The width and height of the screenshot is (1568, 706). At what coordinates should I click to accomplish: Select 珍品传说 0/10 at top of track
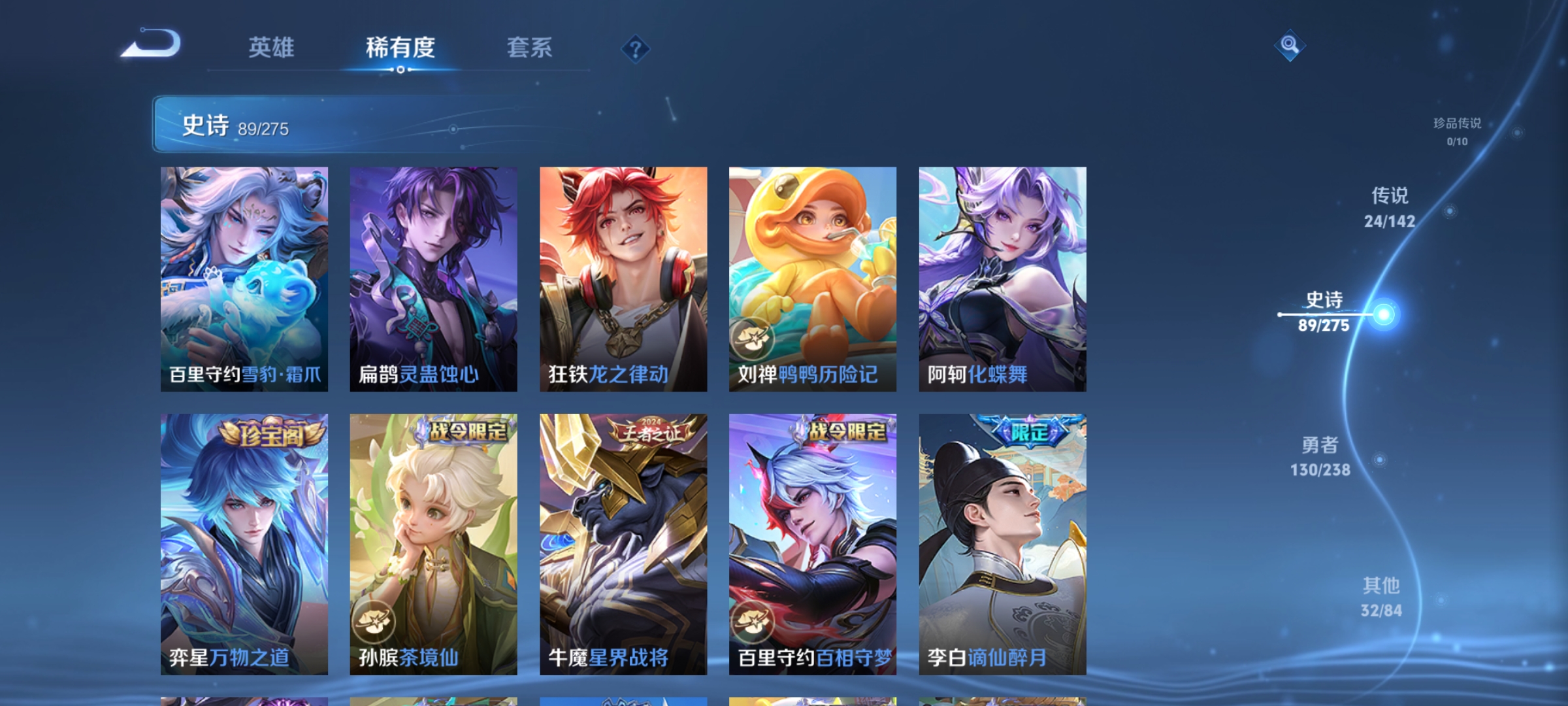tap(1458, 129)
